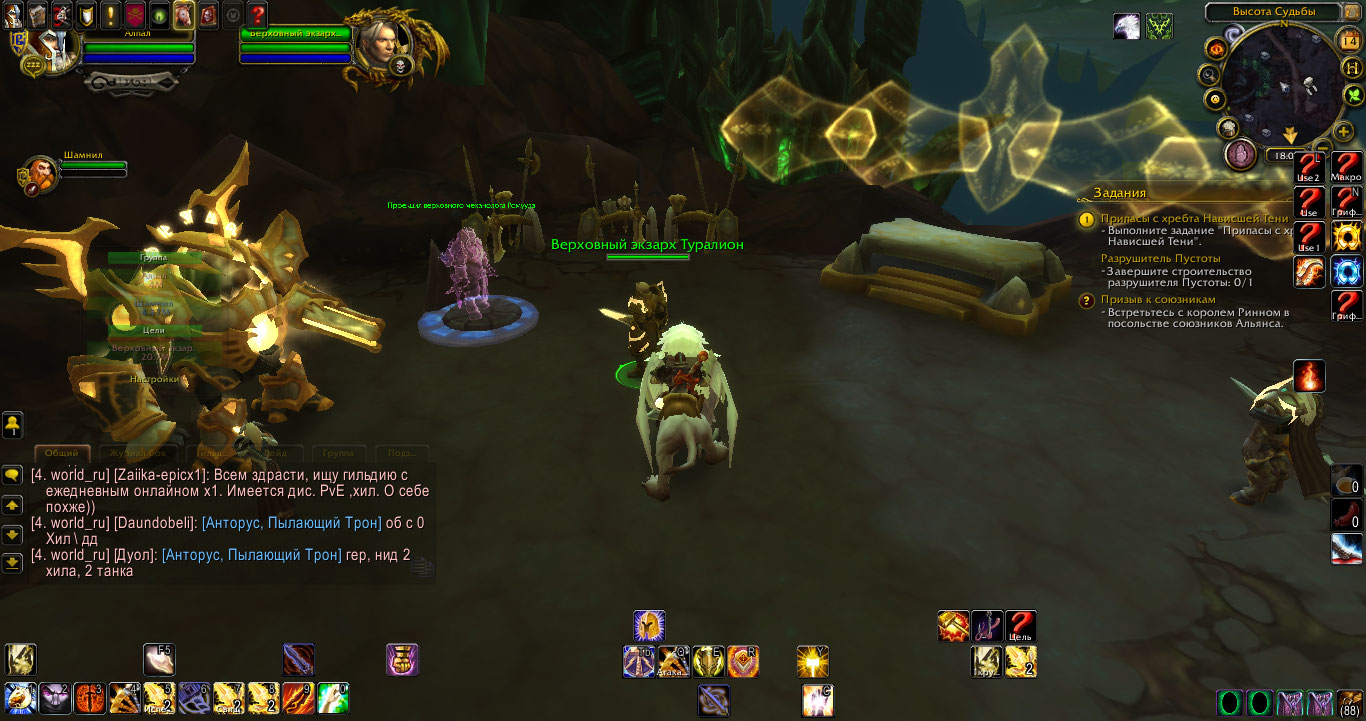
Task: Zoom in the minimap with plus button
Action: coord(1343,130)
